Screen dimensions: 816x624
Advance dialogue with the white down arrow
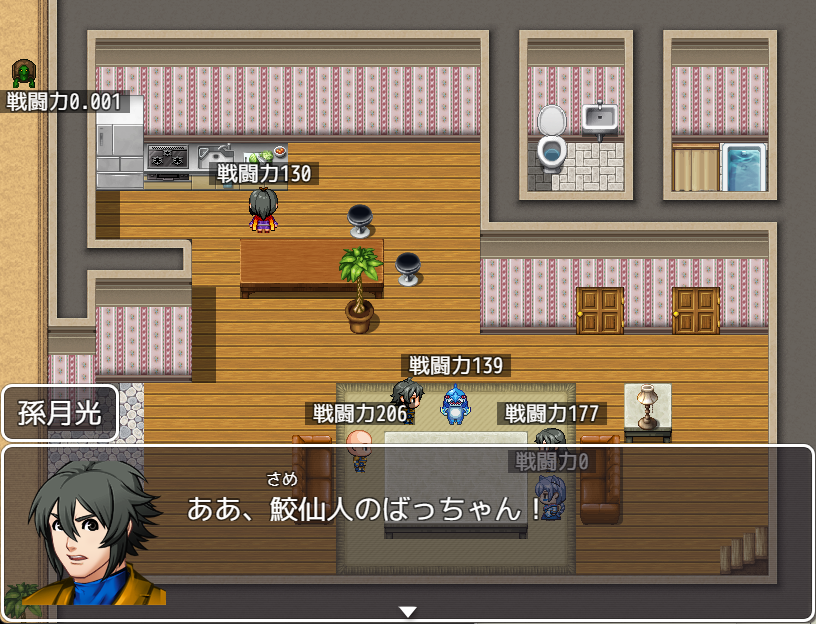click(x=408, y=611)
